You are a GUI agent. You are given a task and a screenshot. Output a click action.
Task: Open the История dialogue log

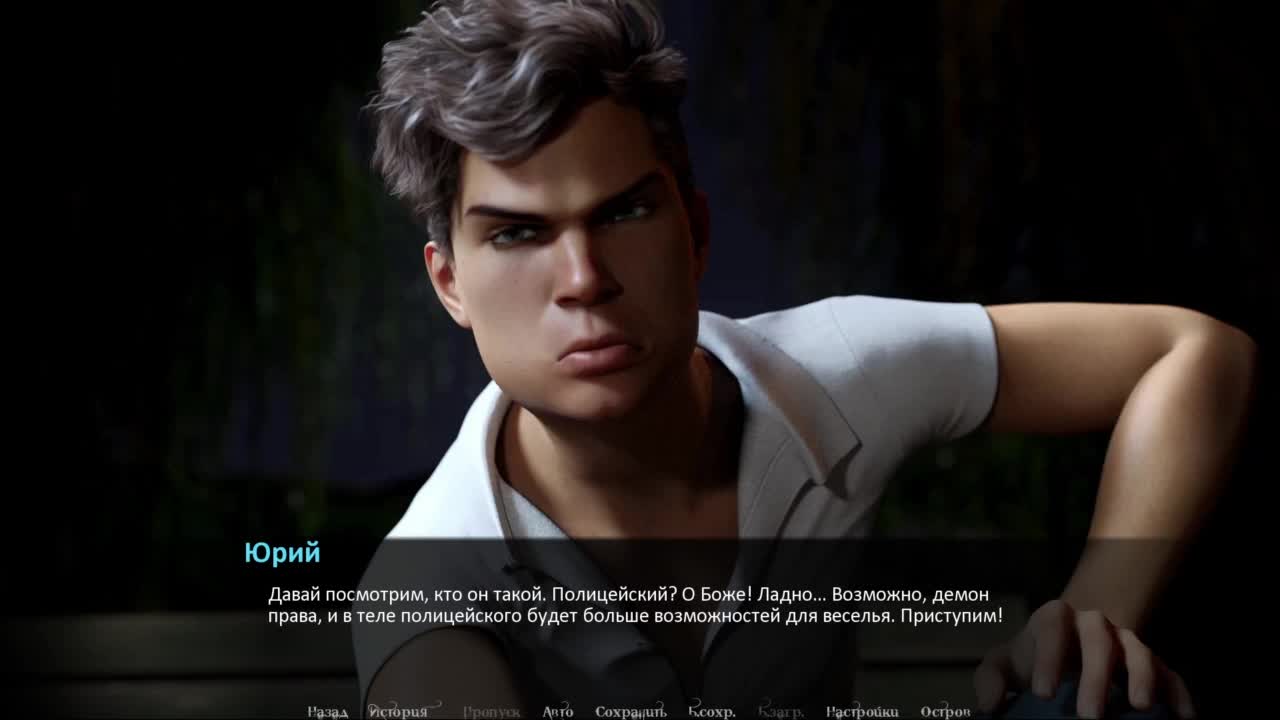click(398, 712)
